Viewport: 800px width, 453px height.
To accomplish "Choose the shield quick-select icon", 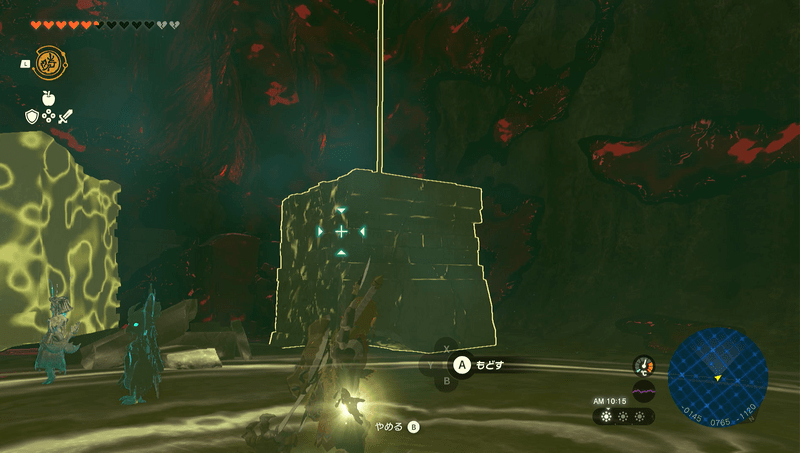I will click(x=31, y=117).
